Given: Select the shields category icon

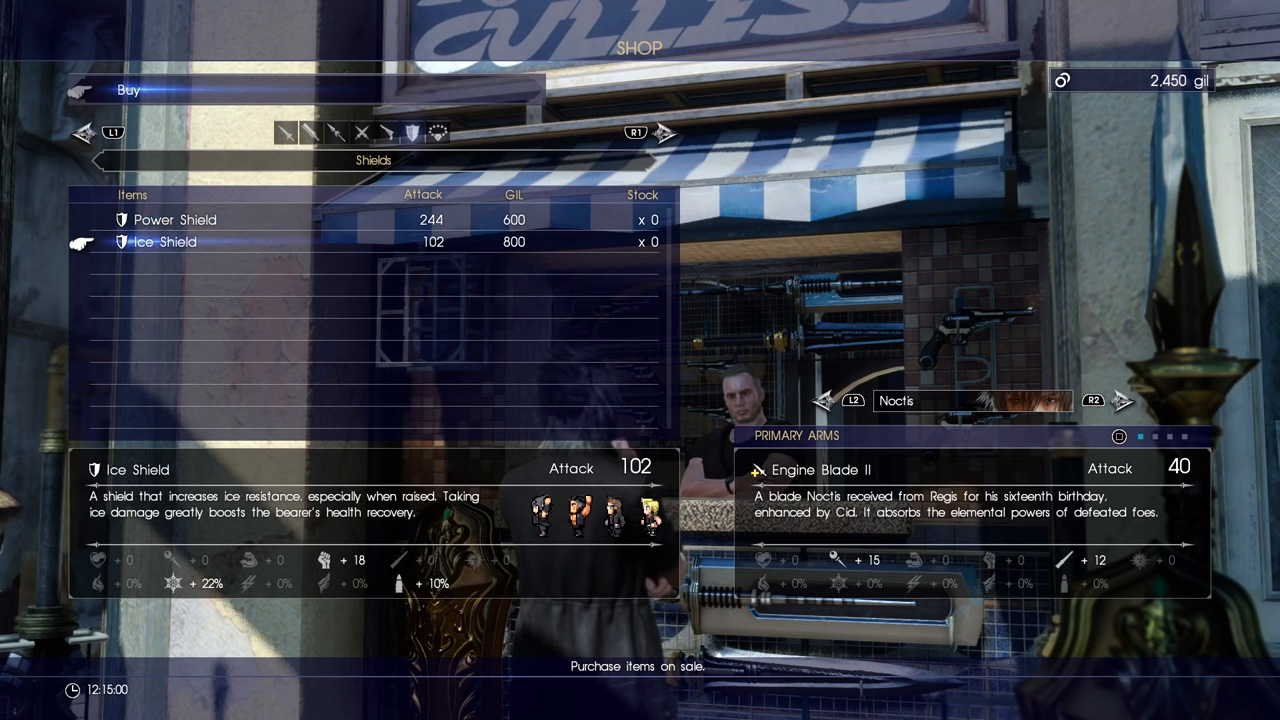Looking at the screenshot, I should (x=411, y=132).
